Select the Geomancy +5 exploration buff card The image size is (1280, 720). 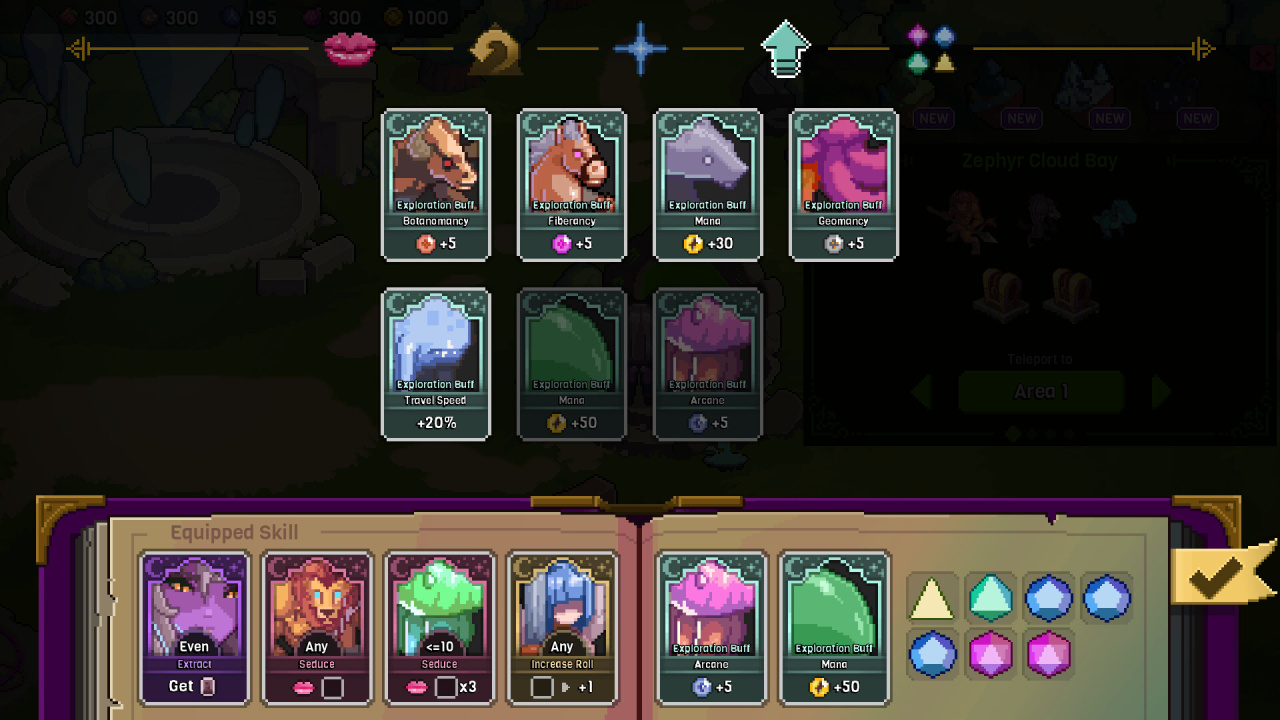844,185
